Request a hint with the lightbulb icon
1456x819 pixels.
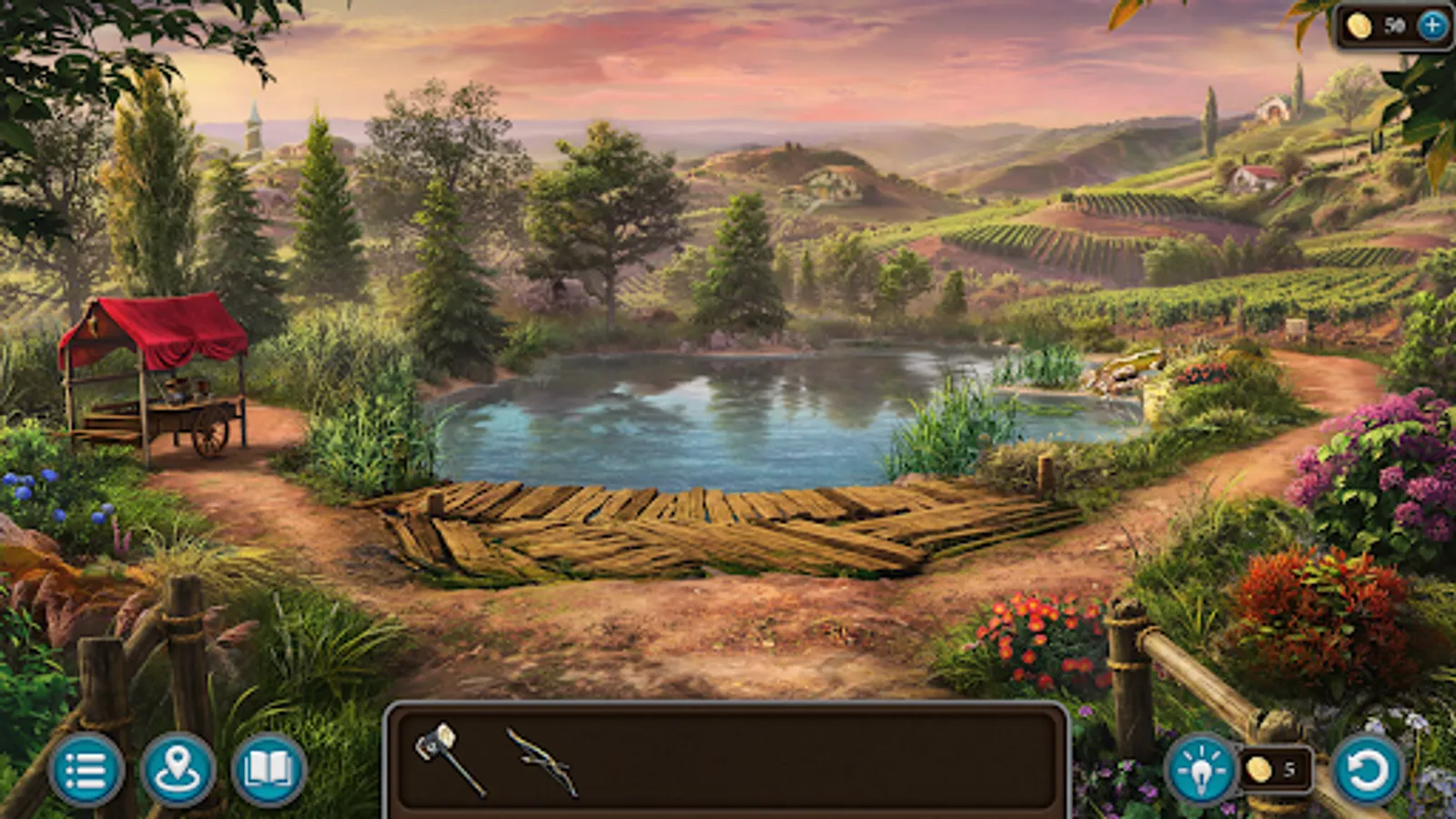click(1203, 771)
